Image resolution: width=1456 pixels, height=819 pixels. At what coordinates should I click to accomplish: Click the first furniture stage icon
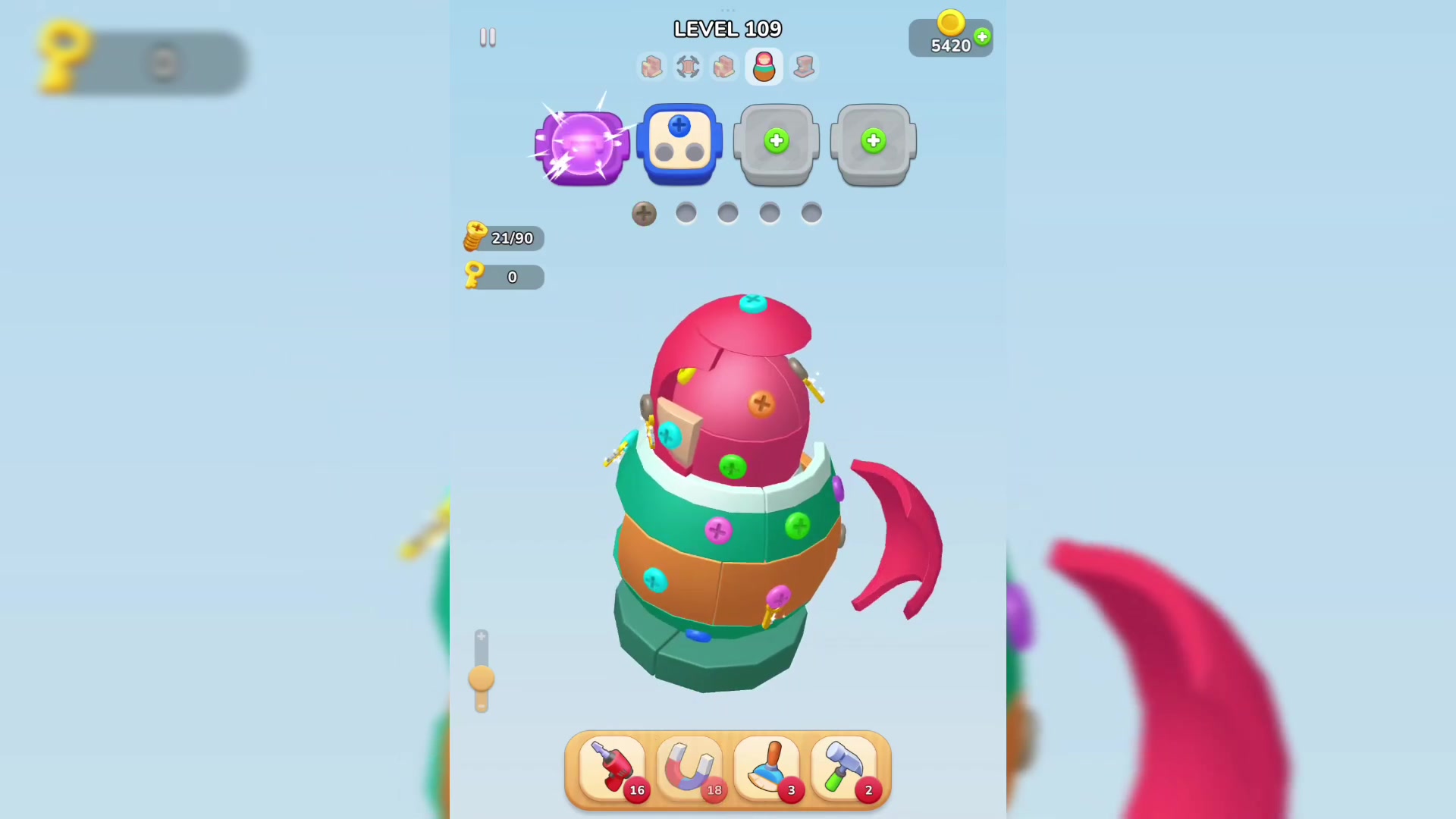[651, 67]
